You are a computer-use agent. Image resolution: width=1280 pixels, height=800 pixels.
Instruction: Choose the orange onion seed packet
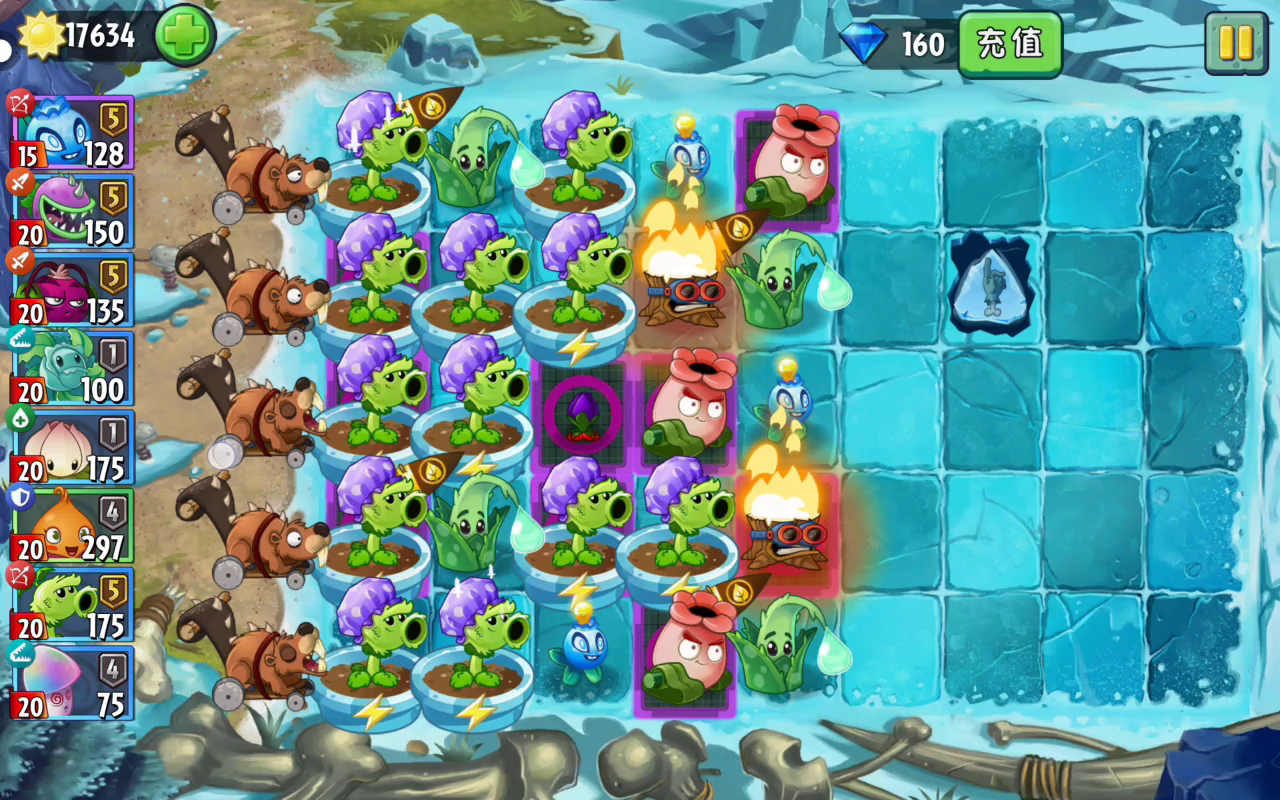pos(72,527)
